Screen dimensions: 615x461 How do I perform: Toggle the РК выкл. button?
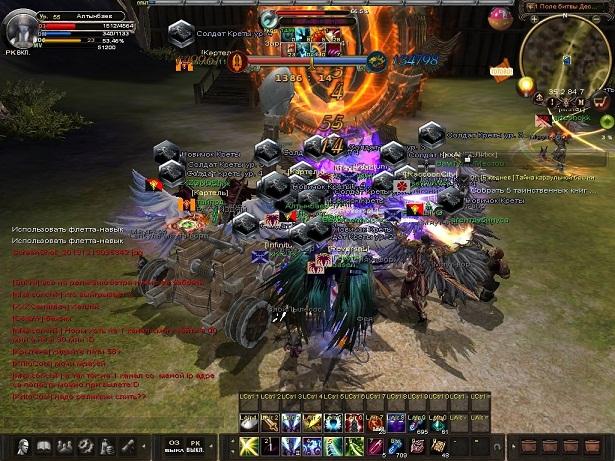click(196, 445)
